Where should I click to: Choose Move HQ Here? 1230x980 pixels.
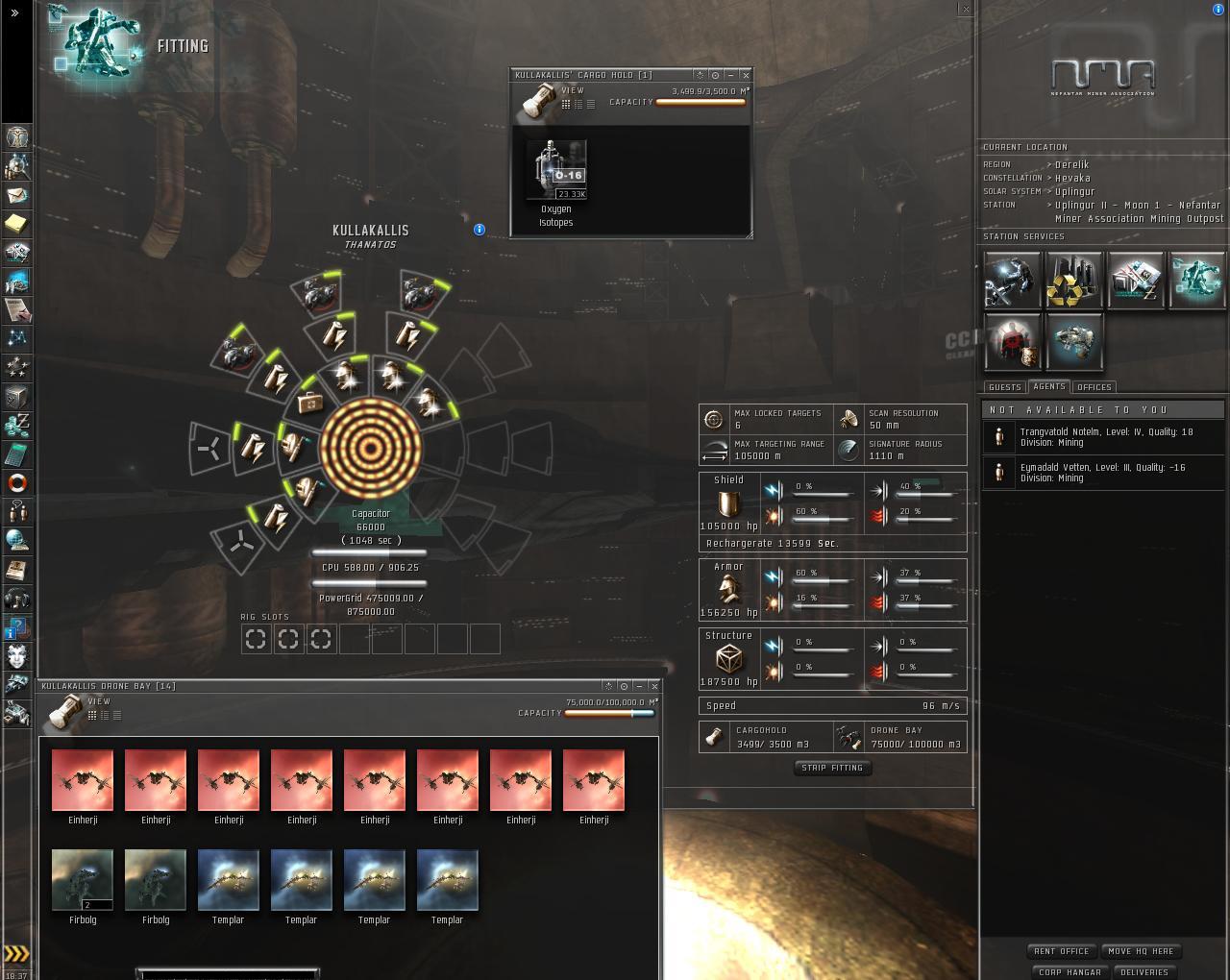(1141, 951)
